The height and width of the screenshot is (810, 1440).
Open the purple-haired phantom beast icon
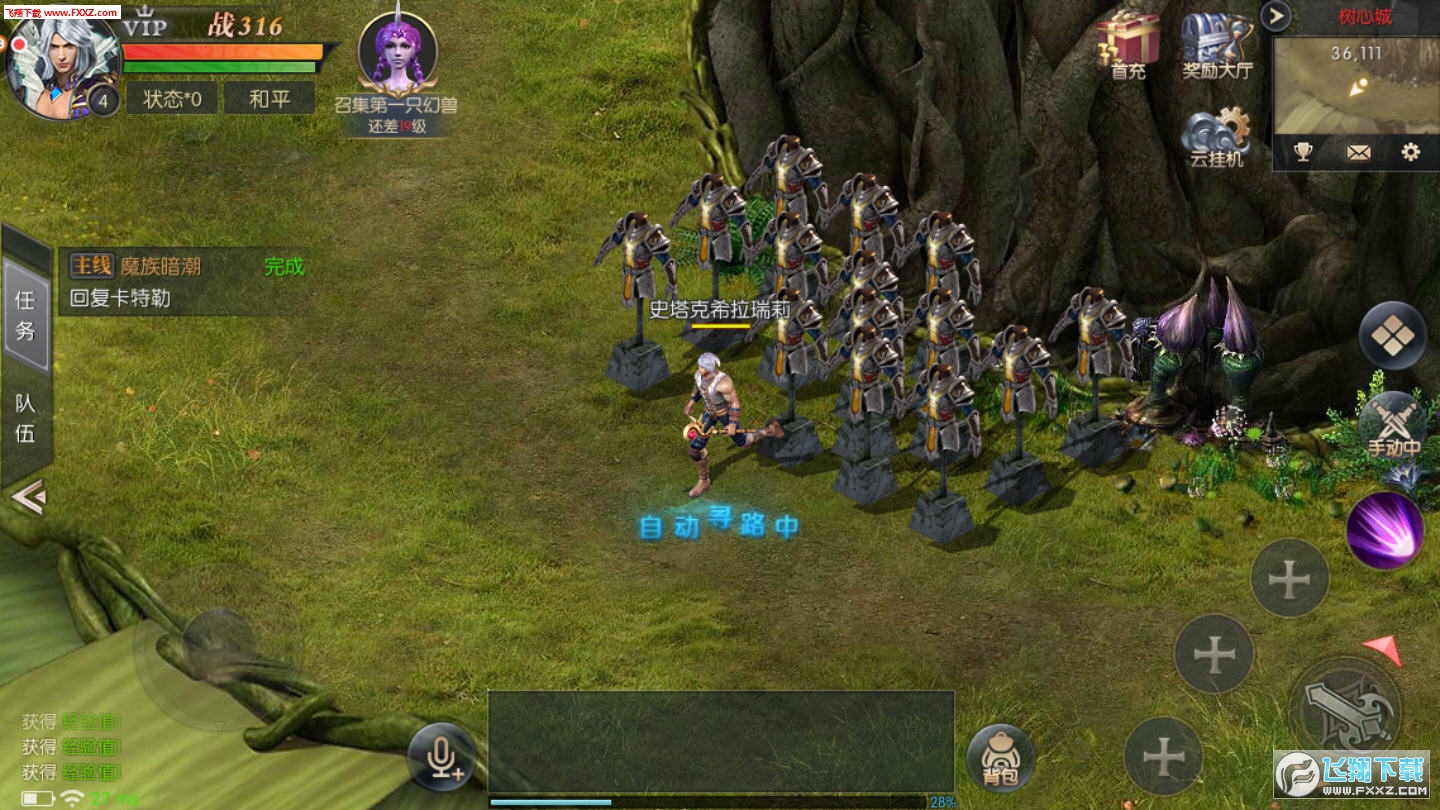pyautogui.click(x=397, y=55)
